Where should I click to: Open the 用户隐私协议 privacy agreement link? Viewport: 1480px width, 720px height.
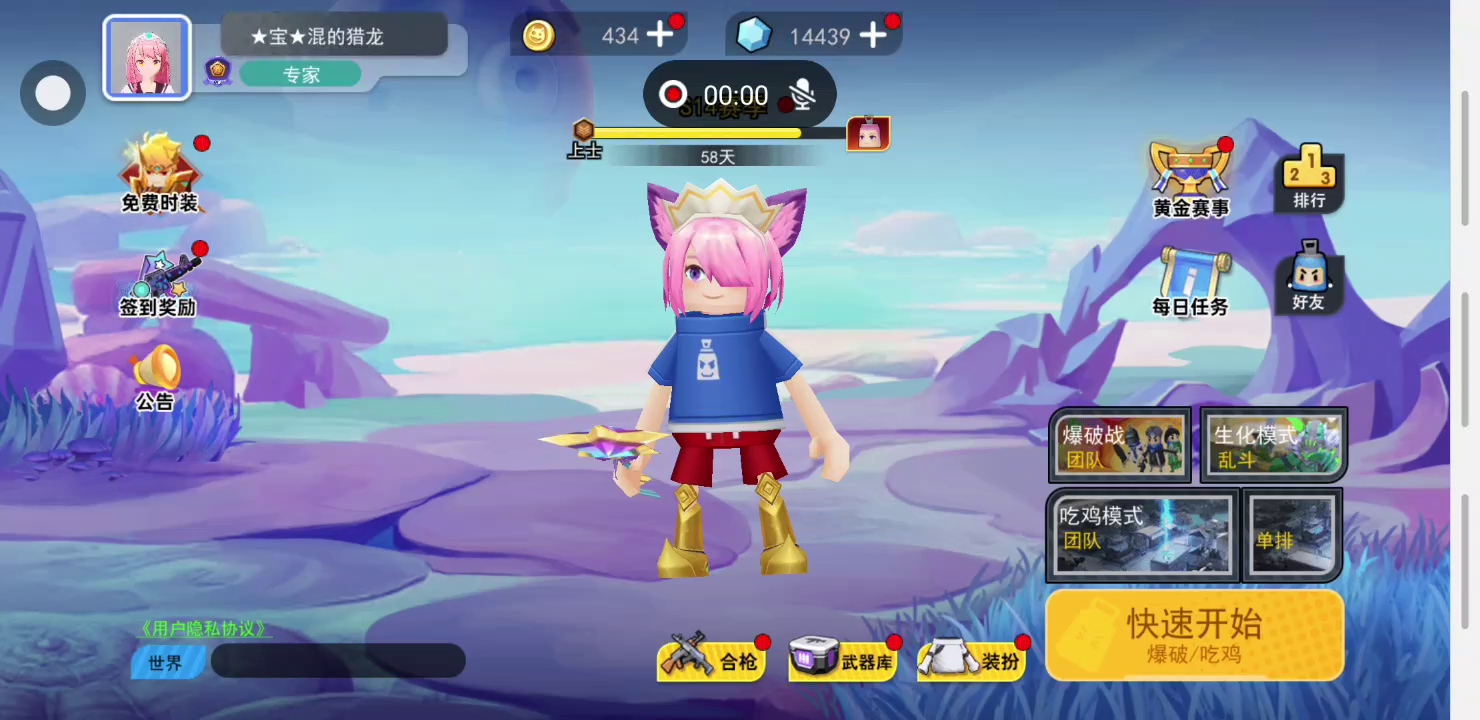pyautogui.click(x=205, y=629)
